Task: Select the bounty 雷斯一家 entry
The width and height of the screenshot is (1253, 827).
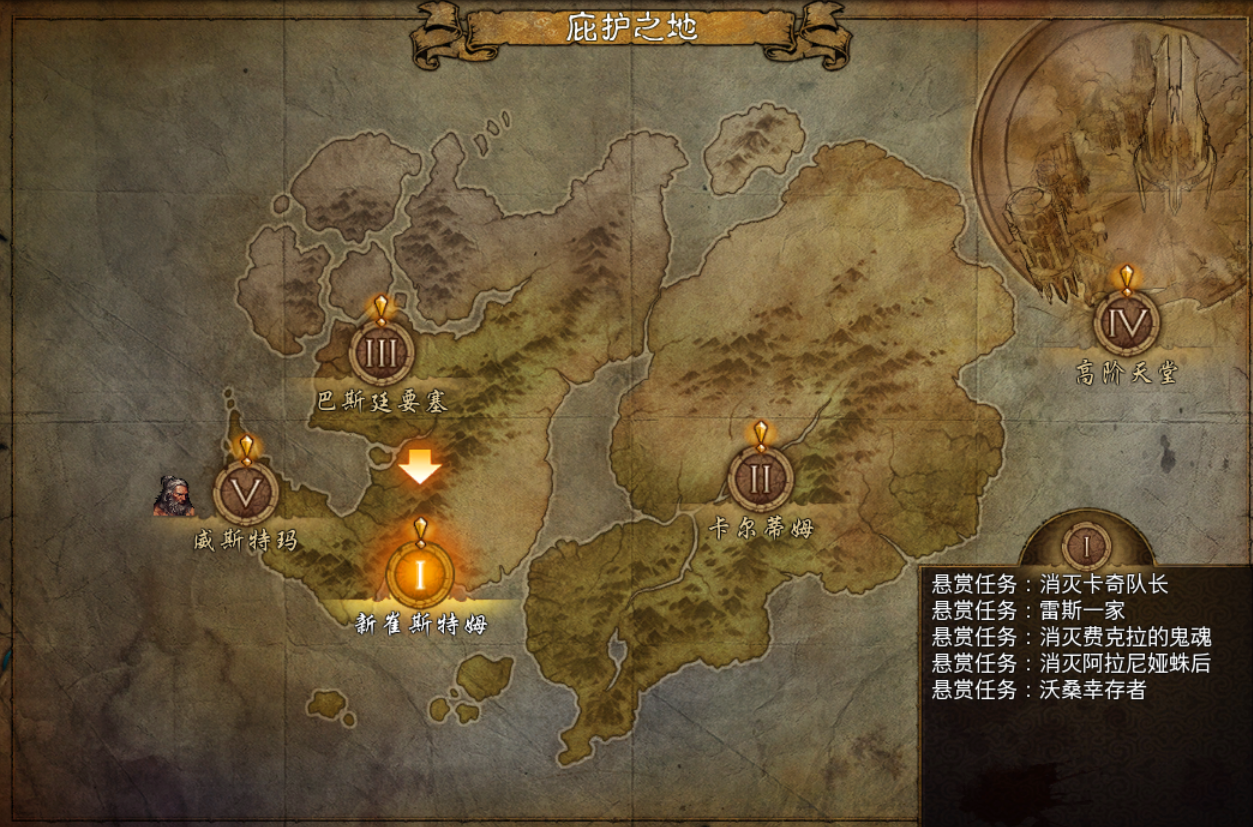Action: pos(1029,610)
